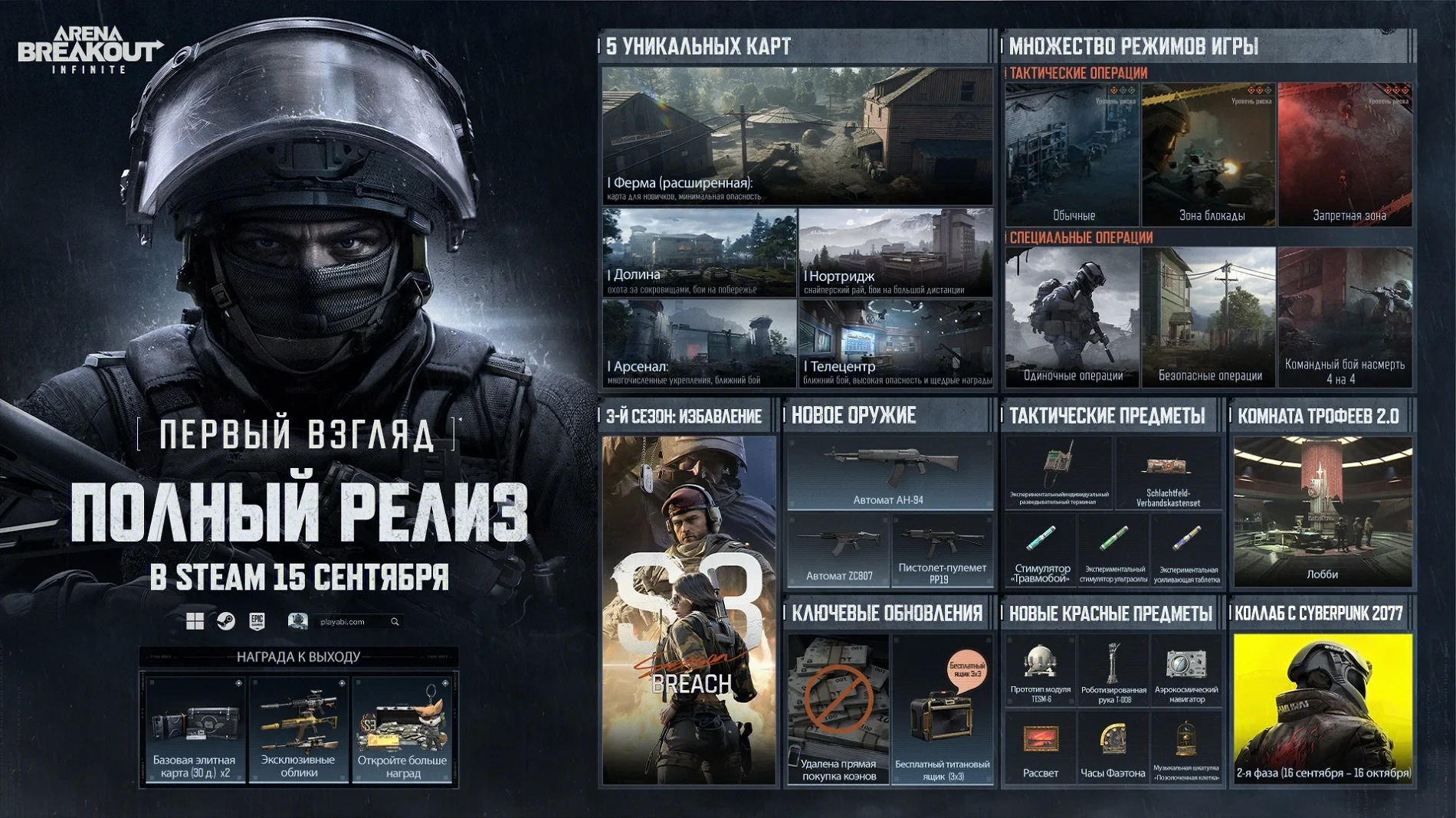1456x818 pixels.
Task: Open the Cyberpunk 2077 collab tile
Action: tap(1322, 707)
